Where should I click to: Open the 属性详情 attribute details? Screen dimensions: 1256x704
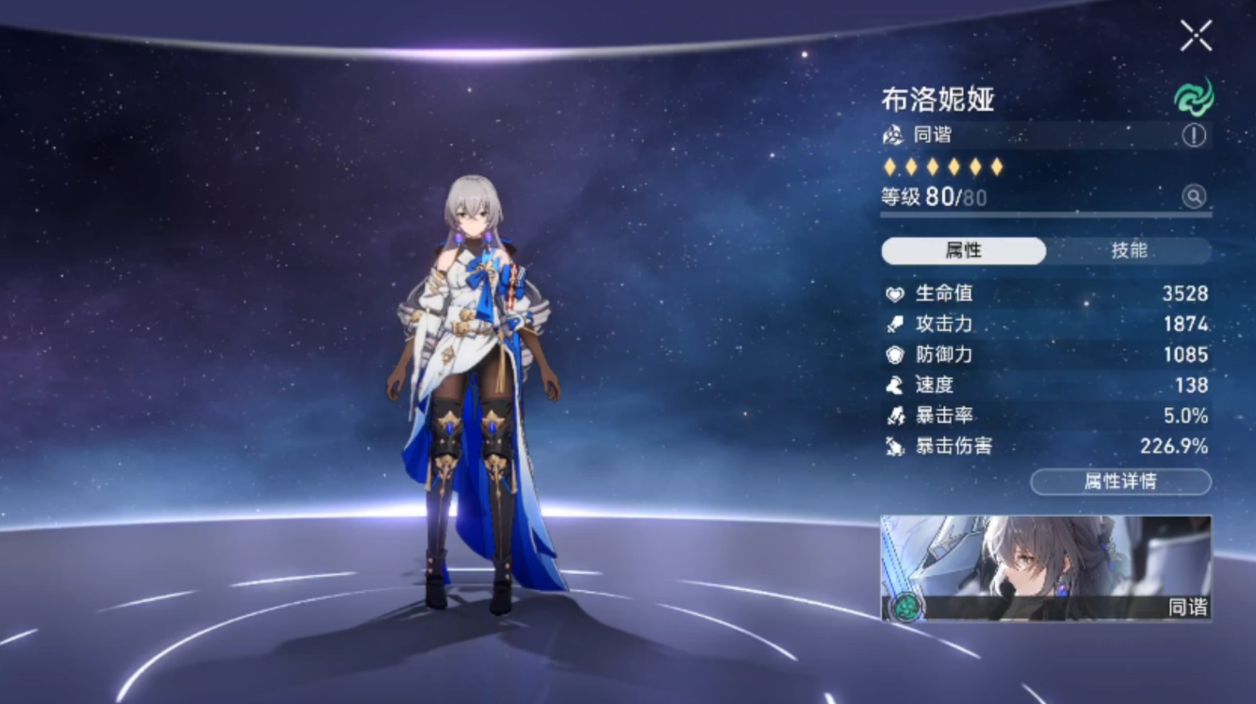tap(1120, 482)
